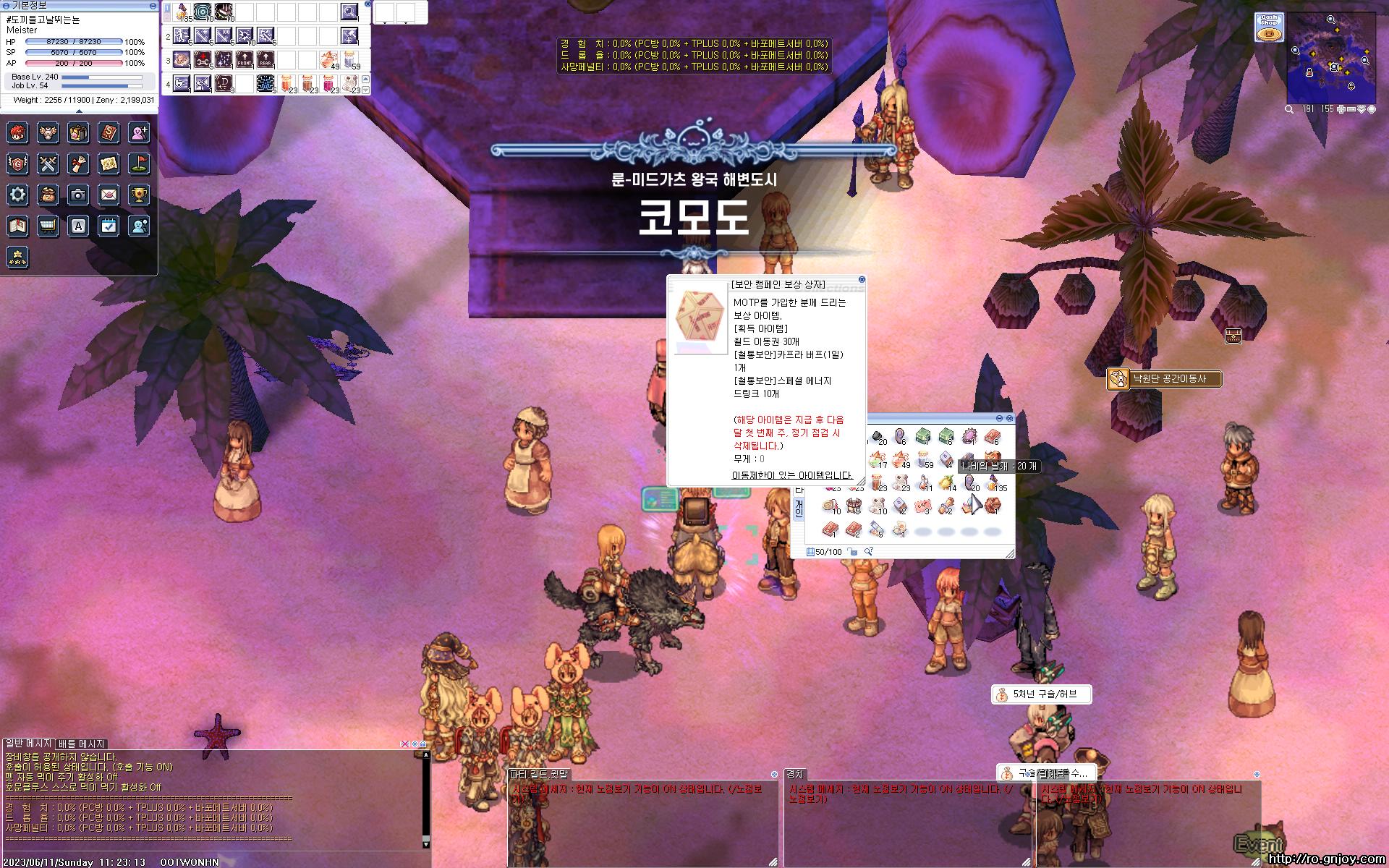Close the inventory window
The height and width of the screenshot is (868, 1389).
[1010, 418]
